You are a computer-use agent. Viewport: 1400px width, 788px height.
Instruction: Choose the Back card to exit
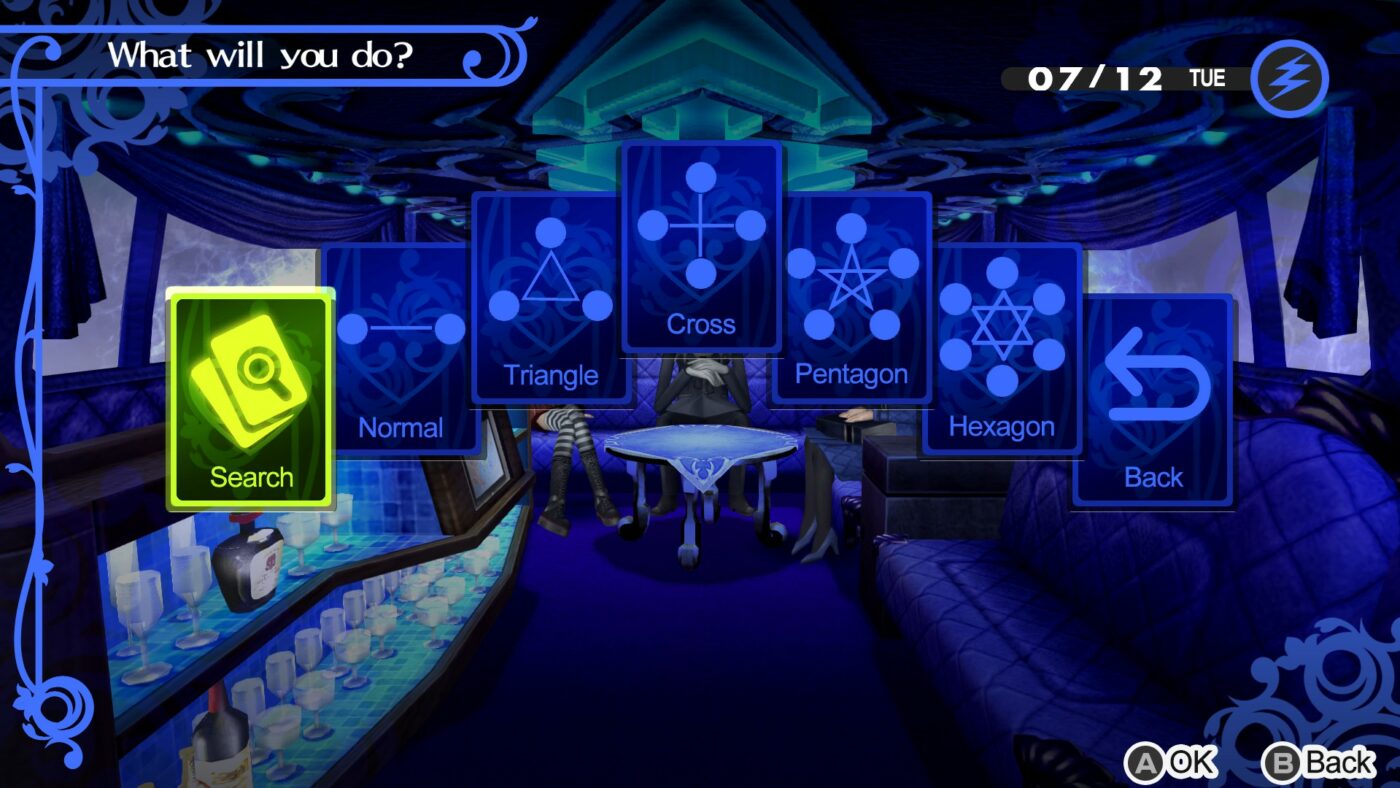[x=1154, y=400]
